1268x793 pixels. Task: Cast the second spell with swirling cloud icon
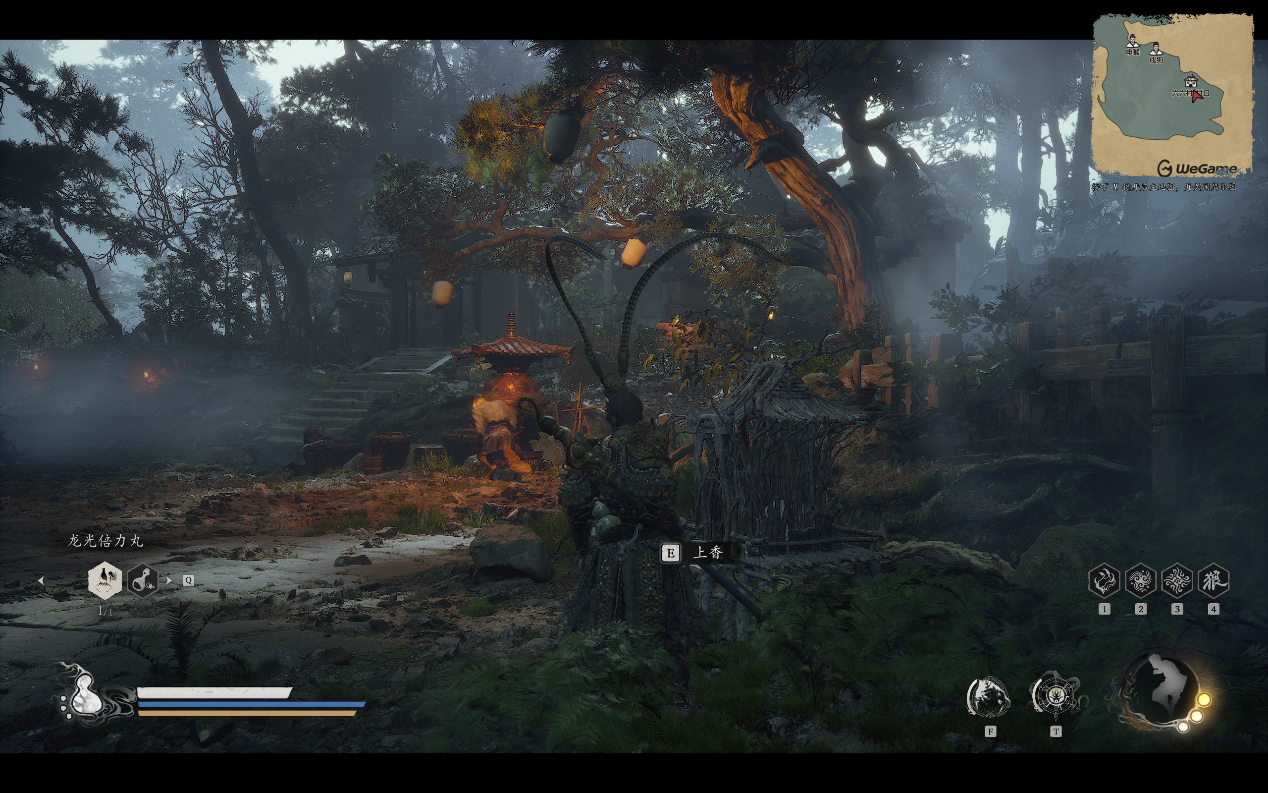point(1140,581)
